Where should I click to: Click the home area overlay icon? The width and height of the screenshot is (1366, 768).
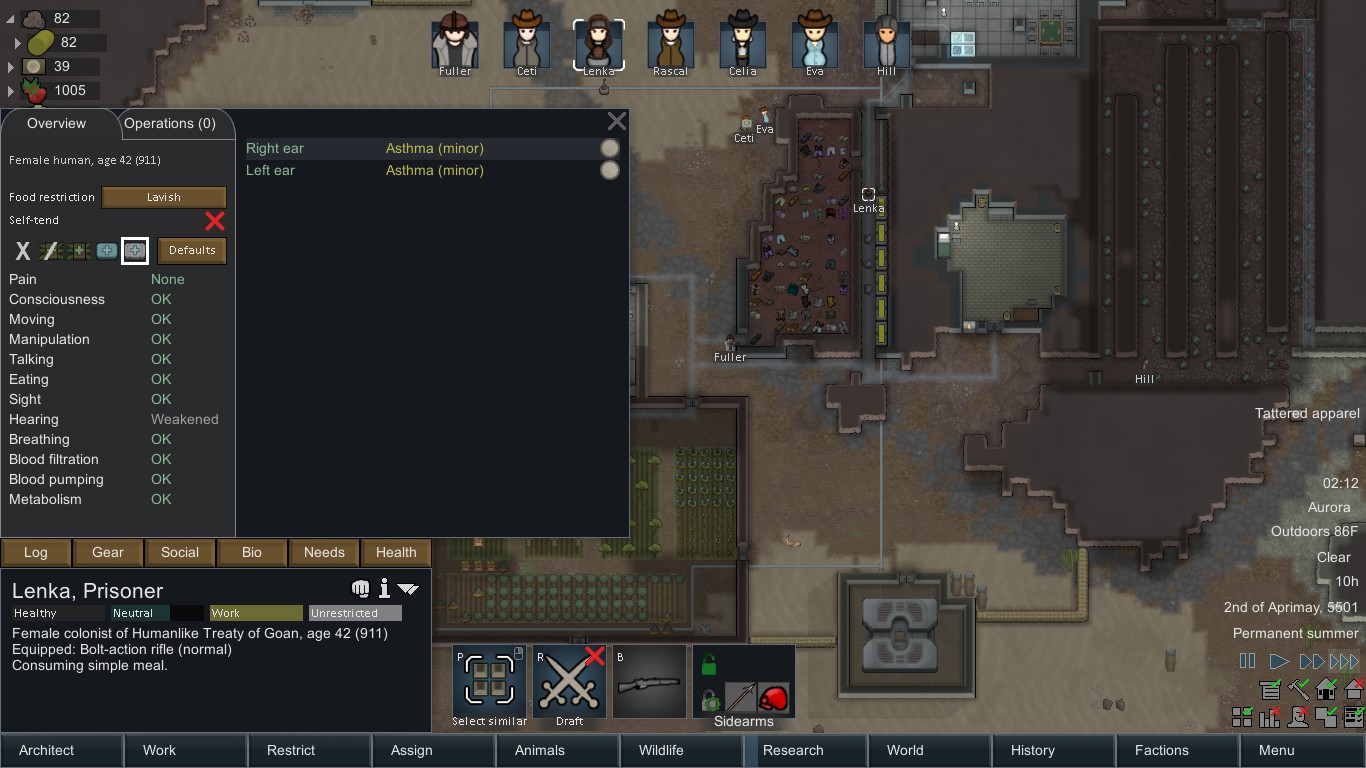(x=1326, y=690)
